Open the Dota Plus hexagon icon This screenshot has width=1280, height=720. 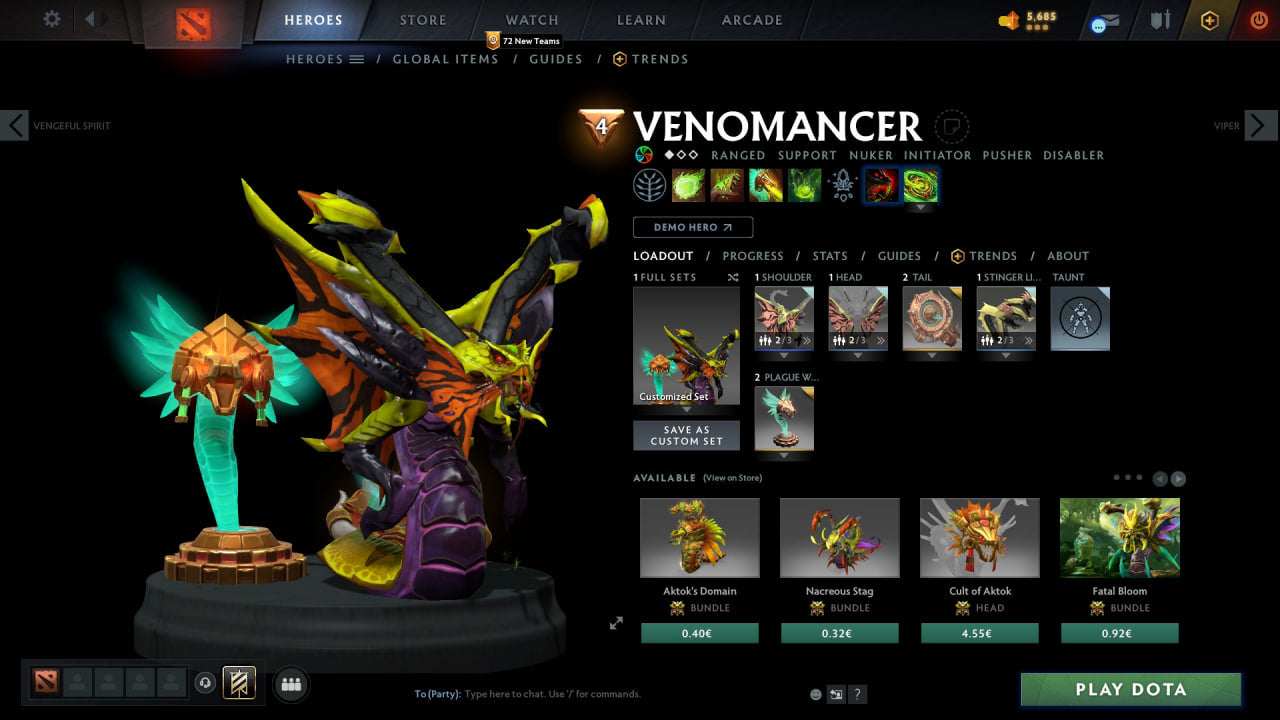(x=1208, y=20)
